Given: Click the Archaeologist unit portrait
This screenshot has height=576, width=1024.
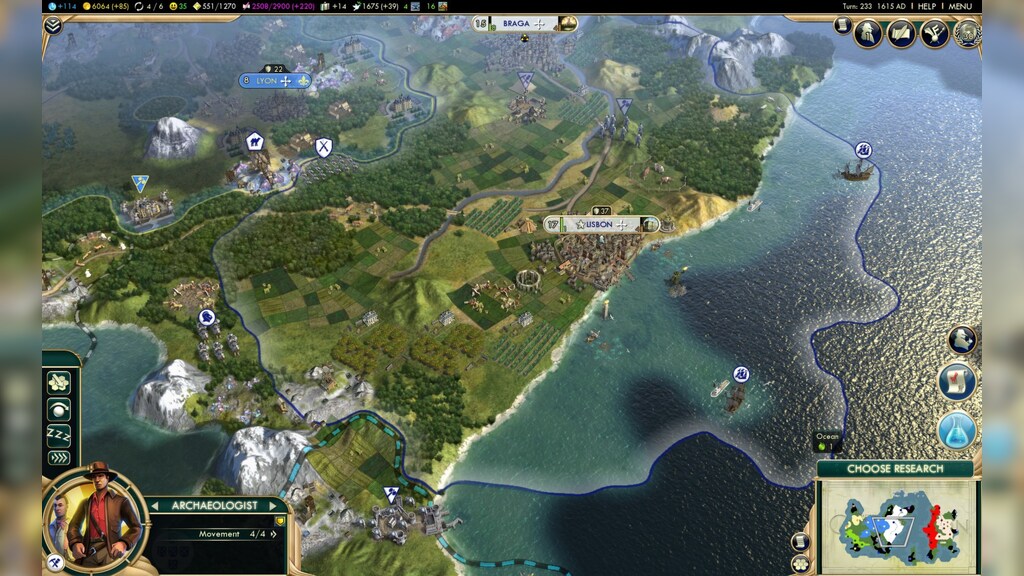Looking at the screenshot, I should [x=97, y=516].
